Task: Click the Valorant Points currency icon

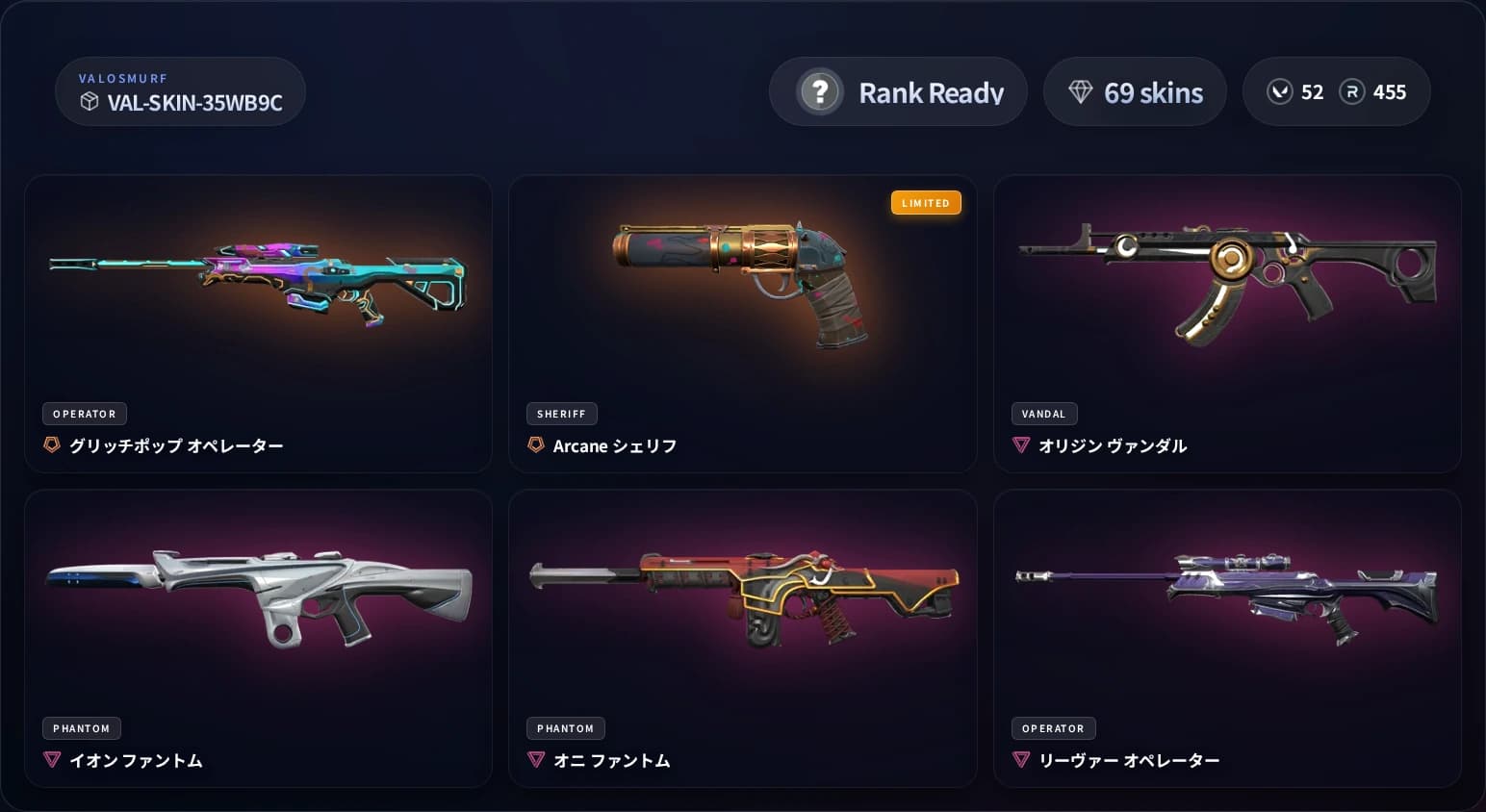Action: [x=1280, y=91]
